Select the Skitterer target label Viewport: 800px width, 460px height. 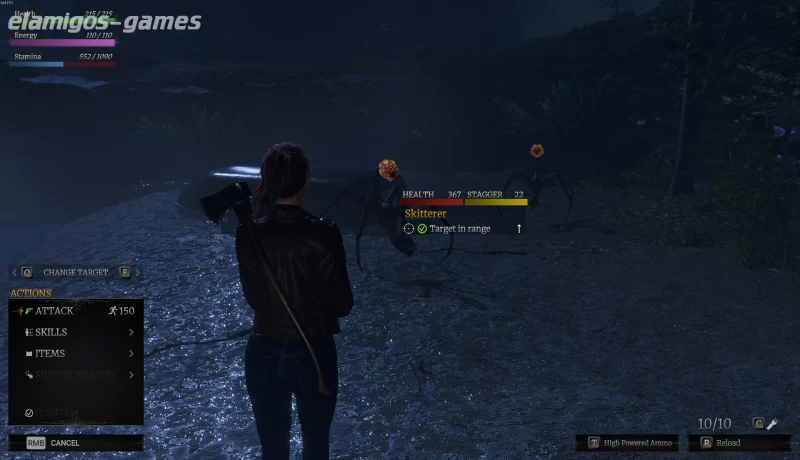(x=425, y=214)
